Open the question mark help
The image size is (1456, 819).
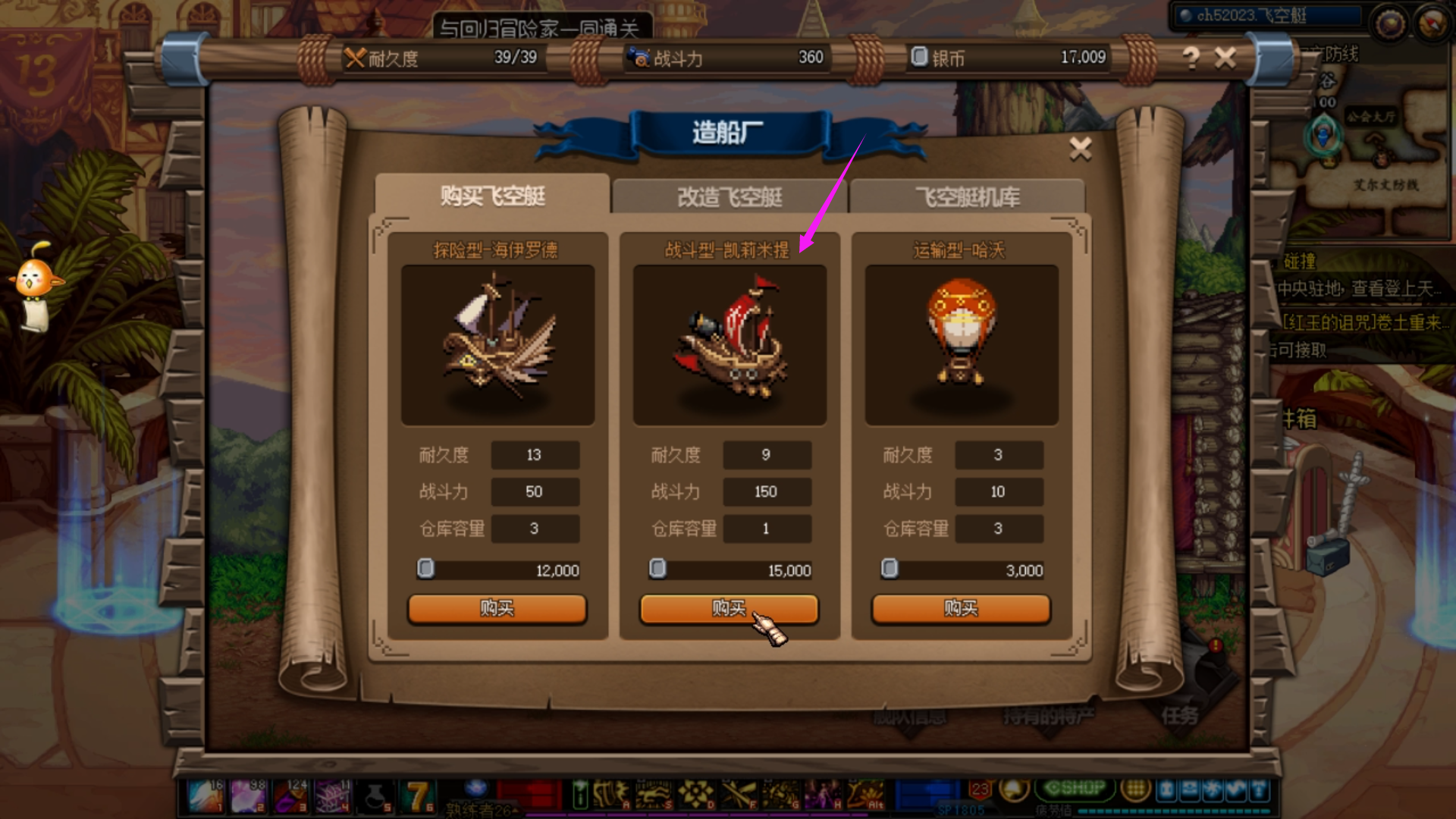[x=1191, y=58]
